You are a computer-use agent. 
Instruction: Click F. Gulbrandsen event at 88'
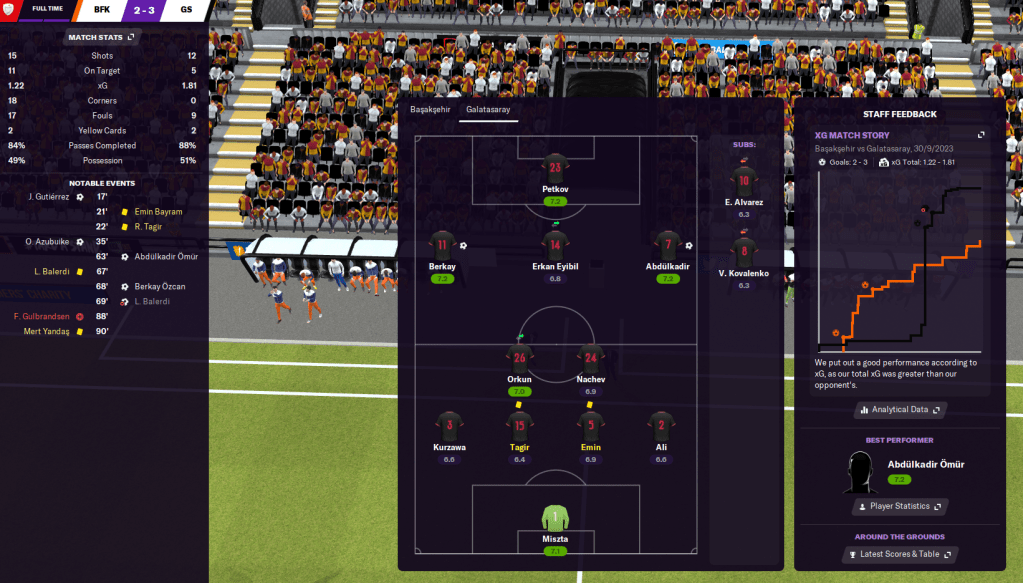(44, 316)
